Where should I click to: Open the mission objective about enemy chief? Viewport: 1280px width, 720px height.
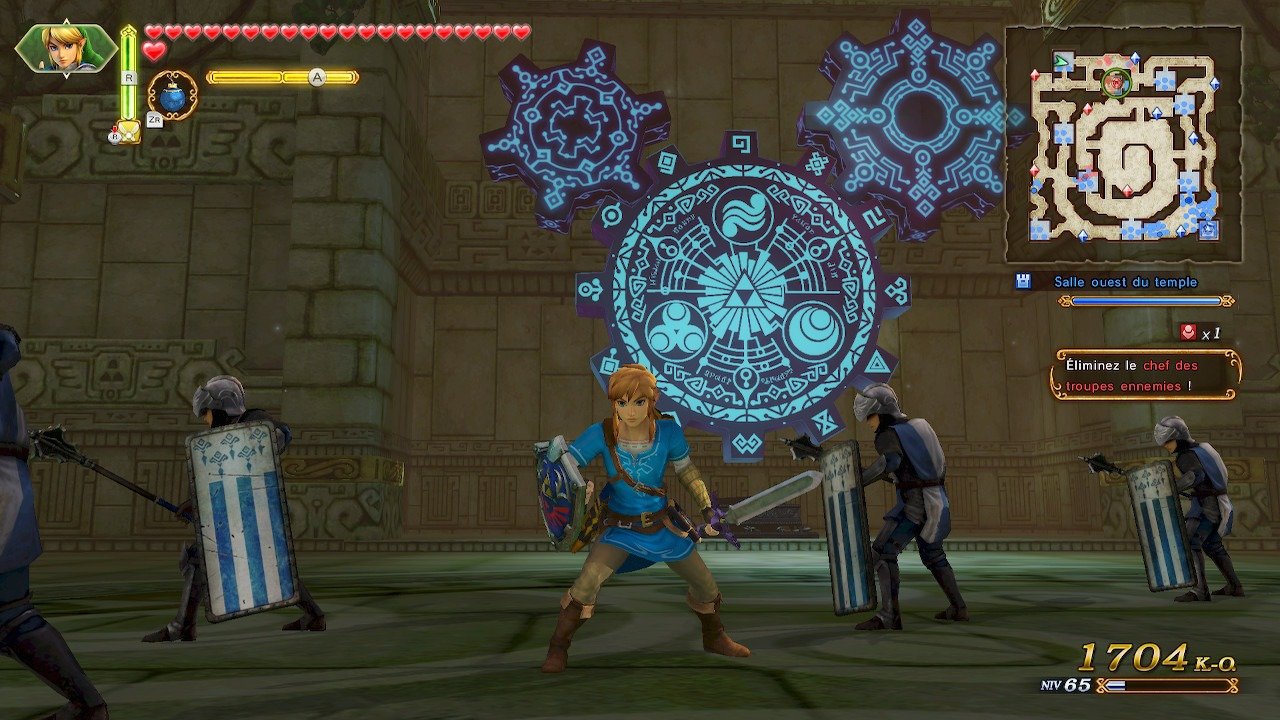point(1145,375)
